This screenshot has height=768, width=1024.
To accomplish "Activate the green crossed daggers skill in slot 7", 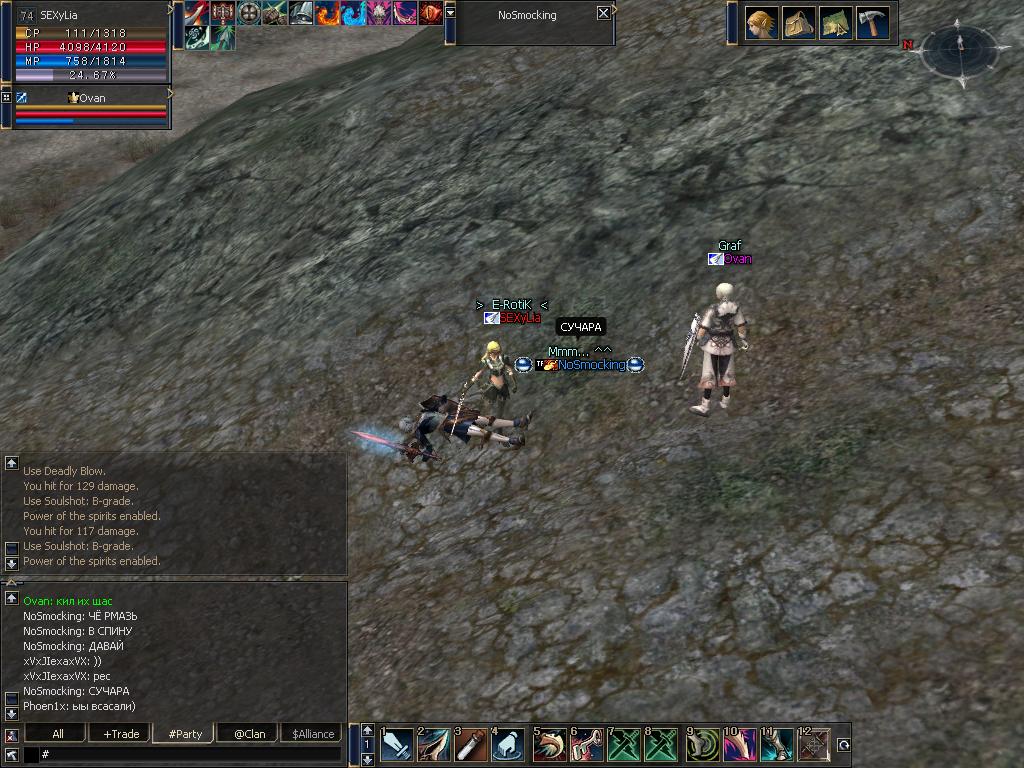I will coord(624,745).
